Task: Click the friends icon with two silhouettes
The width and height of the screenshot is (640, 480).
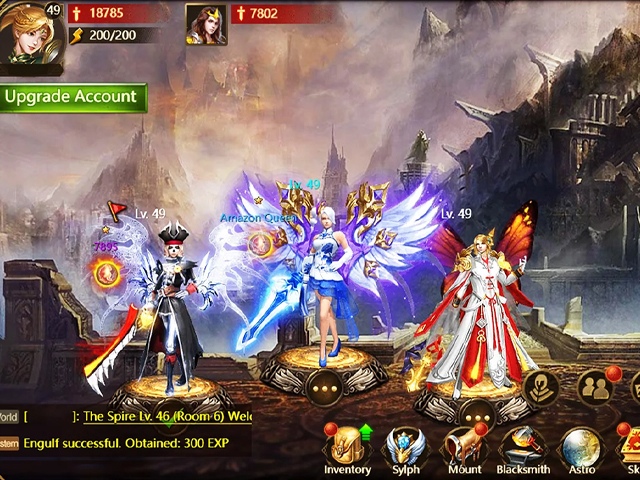Action: (x=595, y=387)
